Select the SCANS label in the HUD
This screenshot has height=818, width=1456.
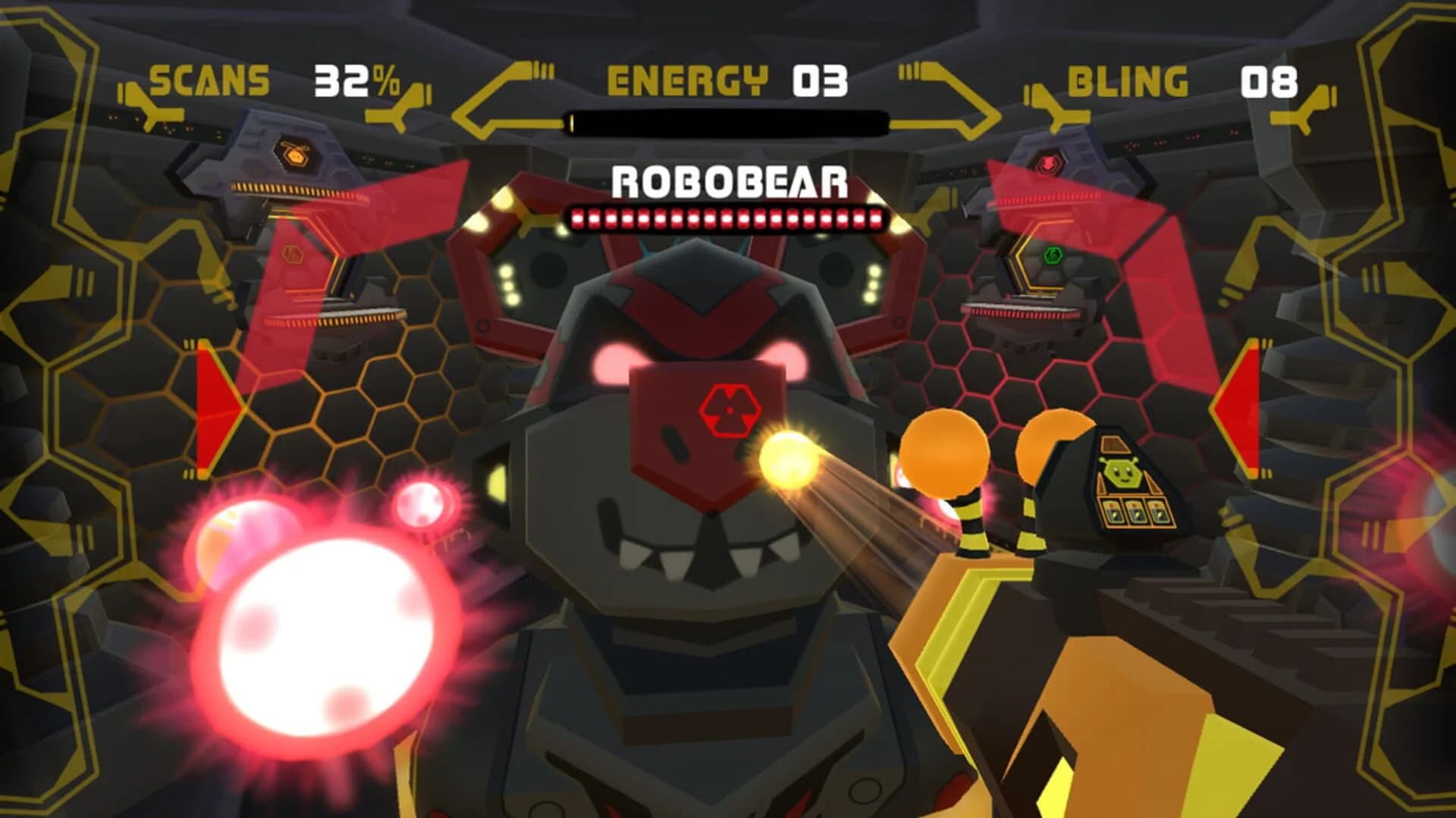209,78
